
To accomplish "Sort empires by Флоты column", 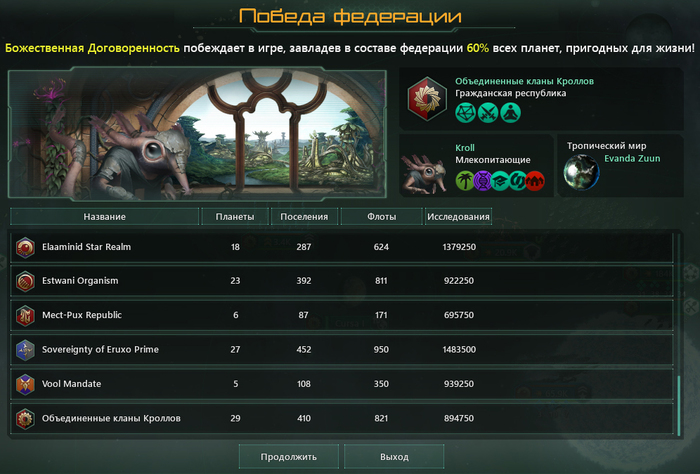I will [380, 216].
